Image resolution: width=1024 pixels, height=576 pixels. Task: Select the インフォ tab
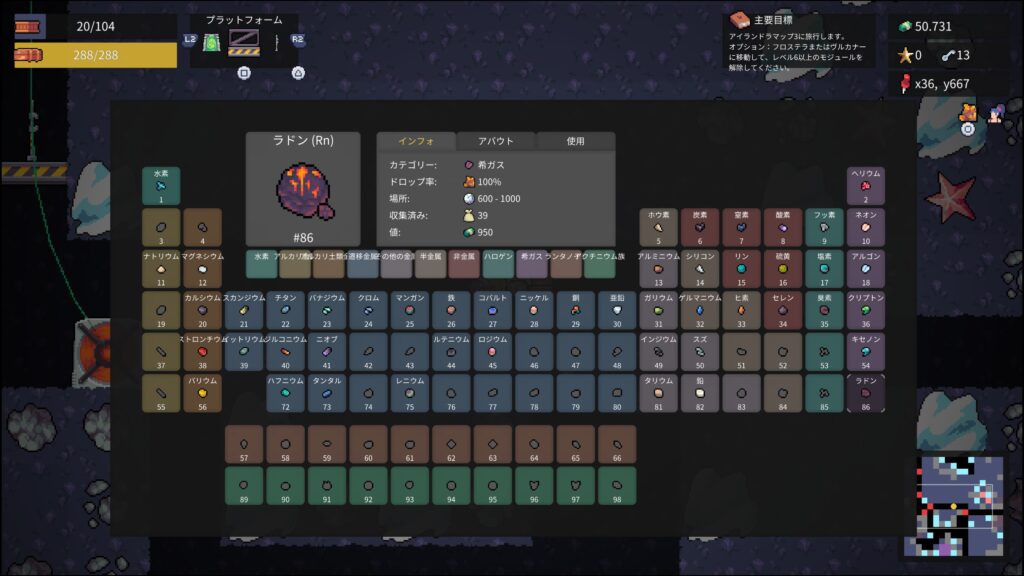pyautogui.click(x=415, y=141)
